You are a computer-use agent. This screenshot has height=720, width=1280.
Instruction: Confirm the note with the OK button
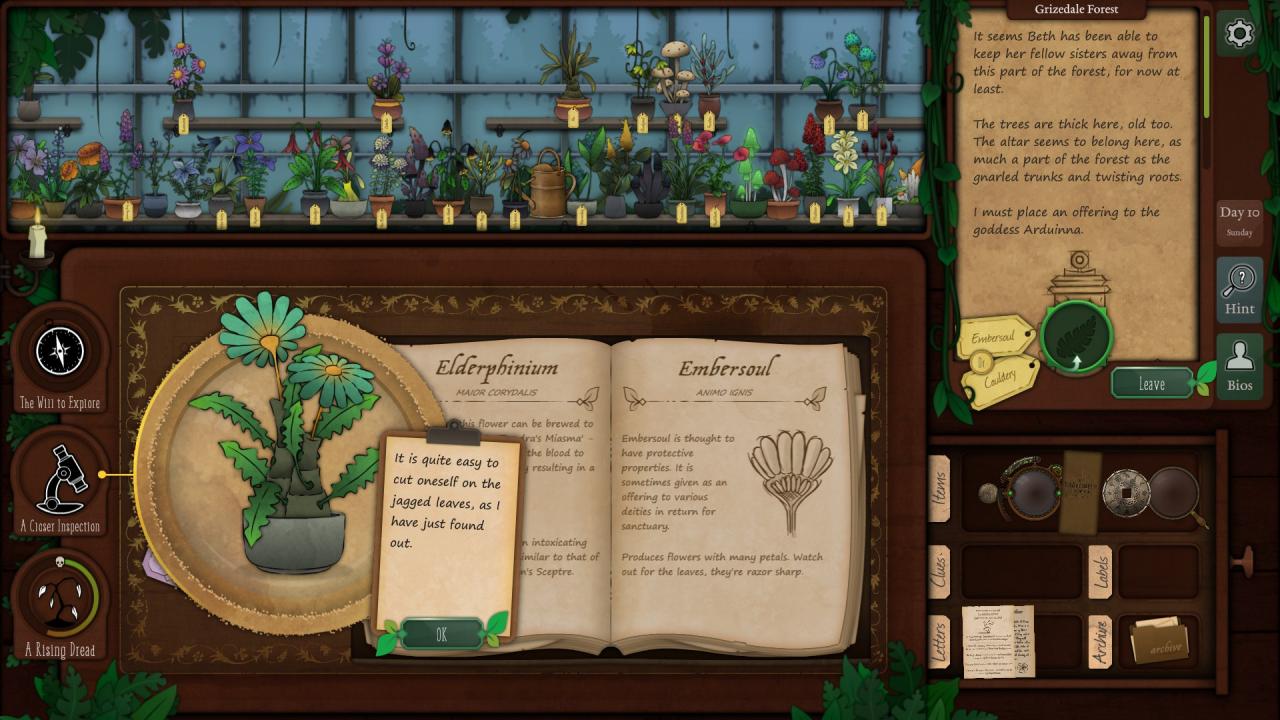pyautogui.click(x=441, y=634)
